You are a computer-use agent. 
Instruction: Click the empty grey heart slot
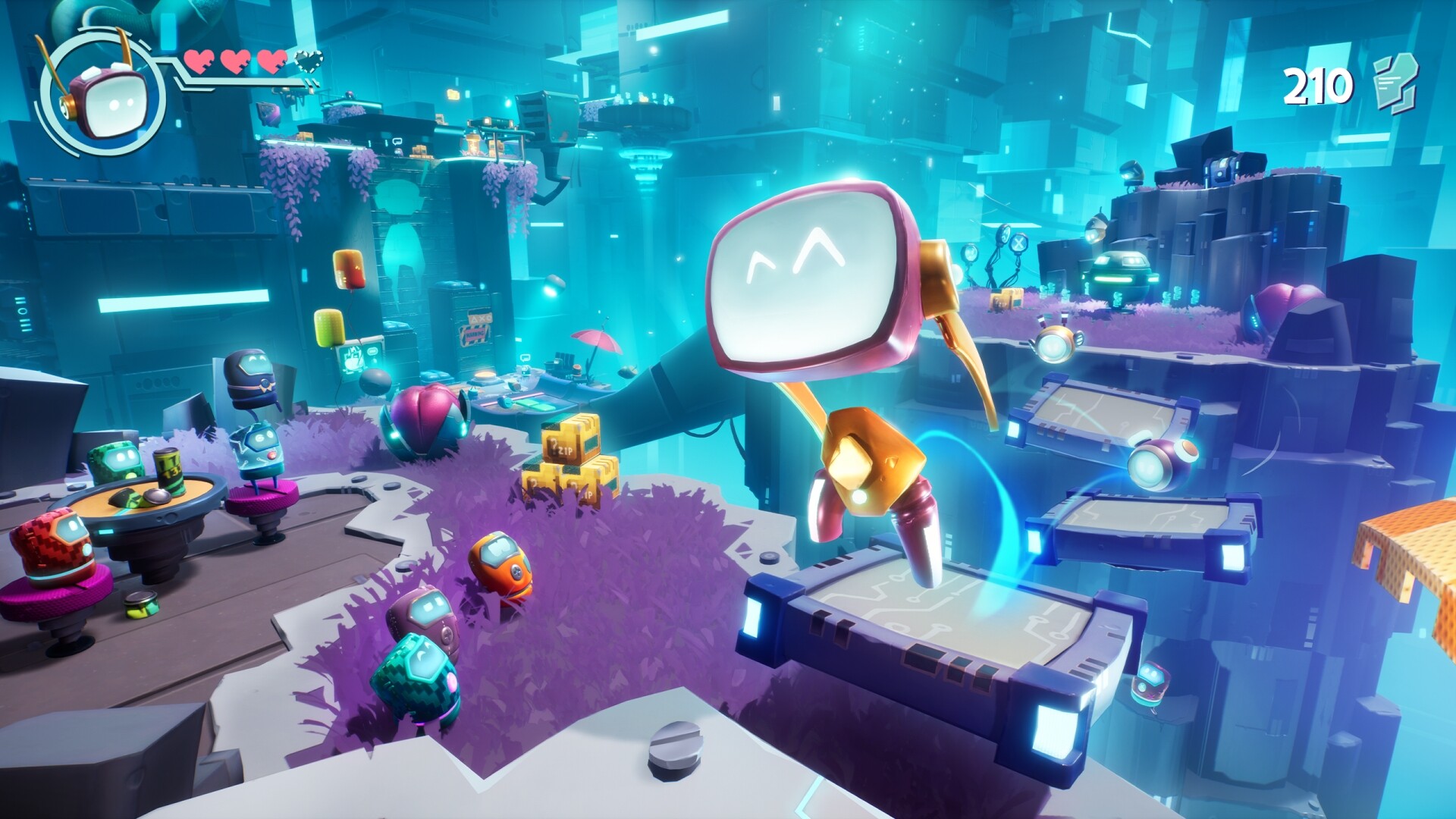pos(307,61)
